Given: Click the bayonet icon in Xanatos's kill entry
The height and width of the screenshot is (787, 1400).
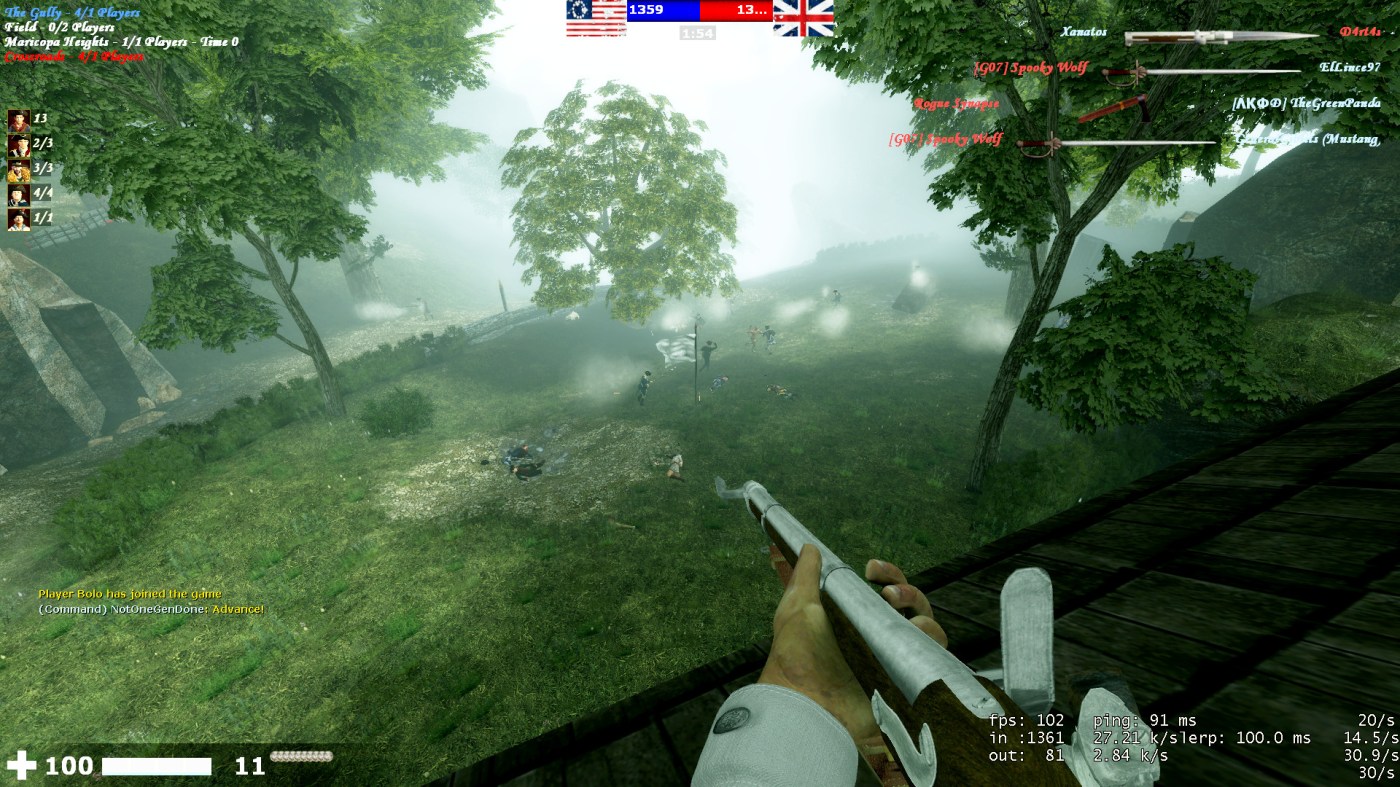Looking at the screenshot, I should click(1221, 37).
